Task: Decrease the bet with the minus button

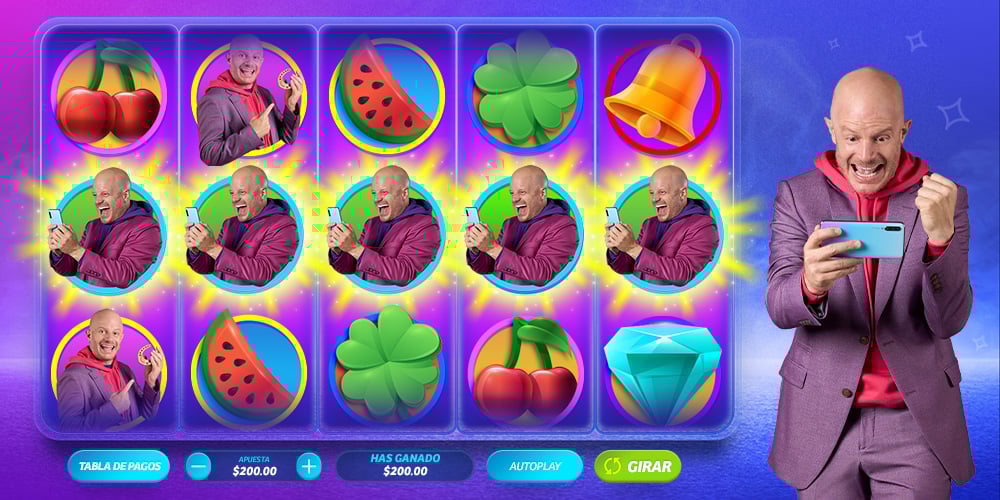Action: 199,466
